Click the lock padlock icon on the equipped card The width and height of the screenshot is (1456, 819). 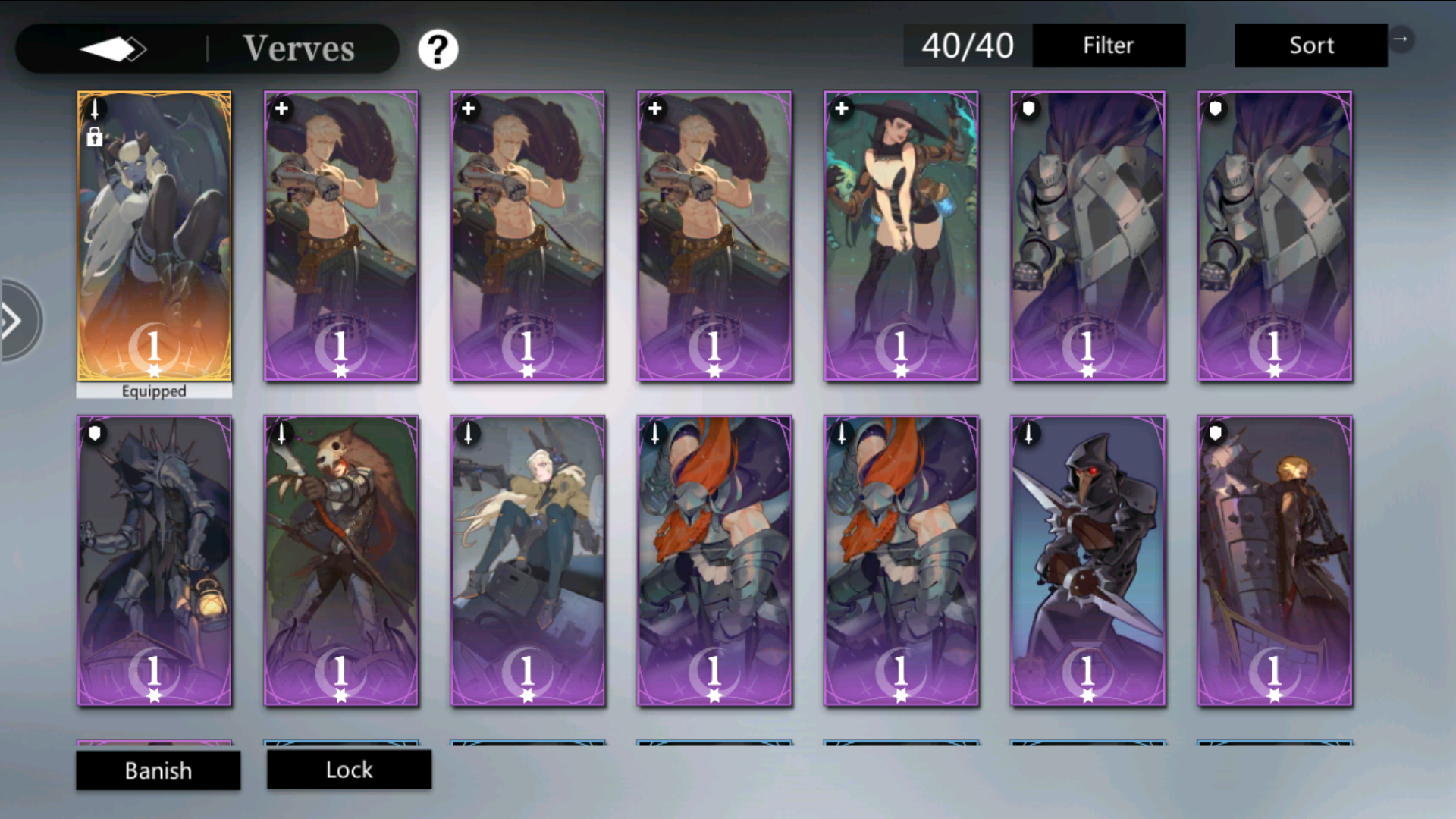(94, 137)
